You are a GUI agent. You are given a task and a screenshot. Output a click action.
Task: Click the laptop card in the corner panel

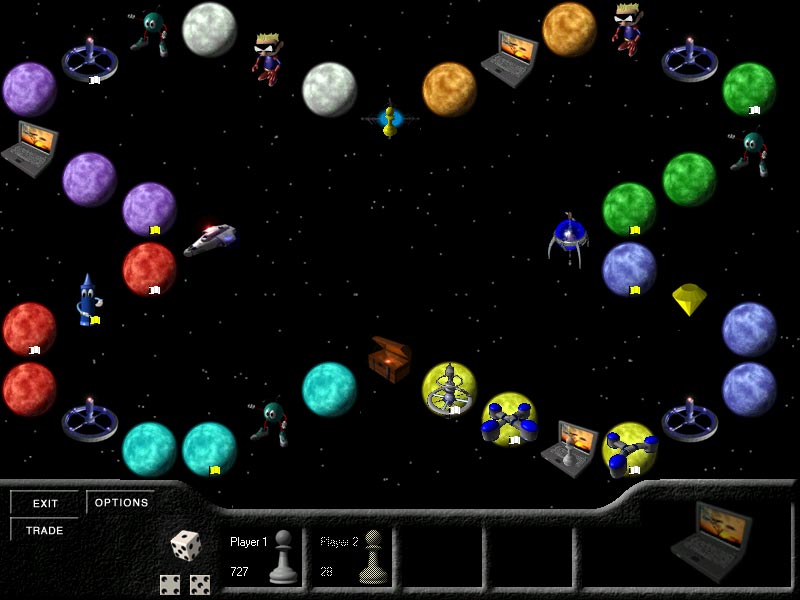[713, 537]
